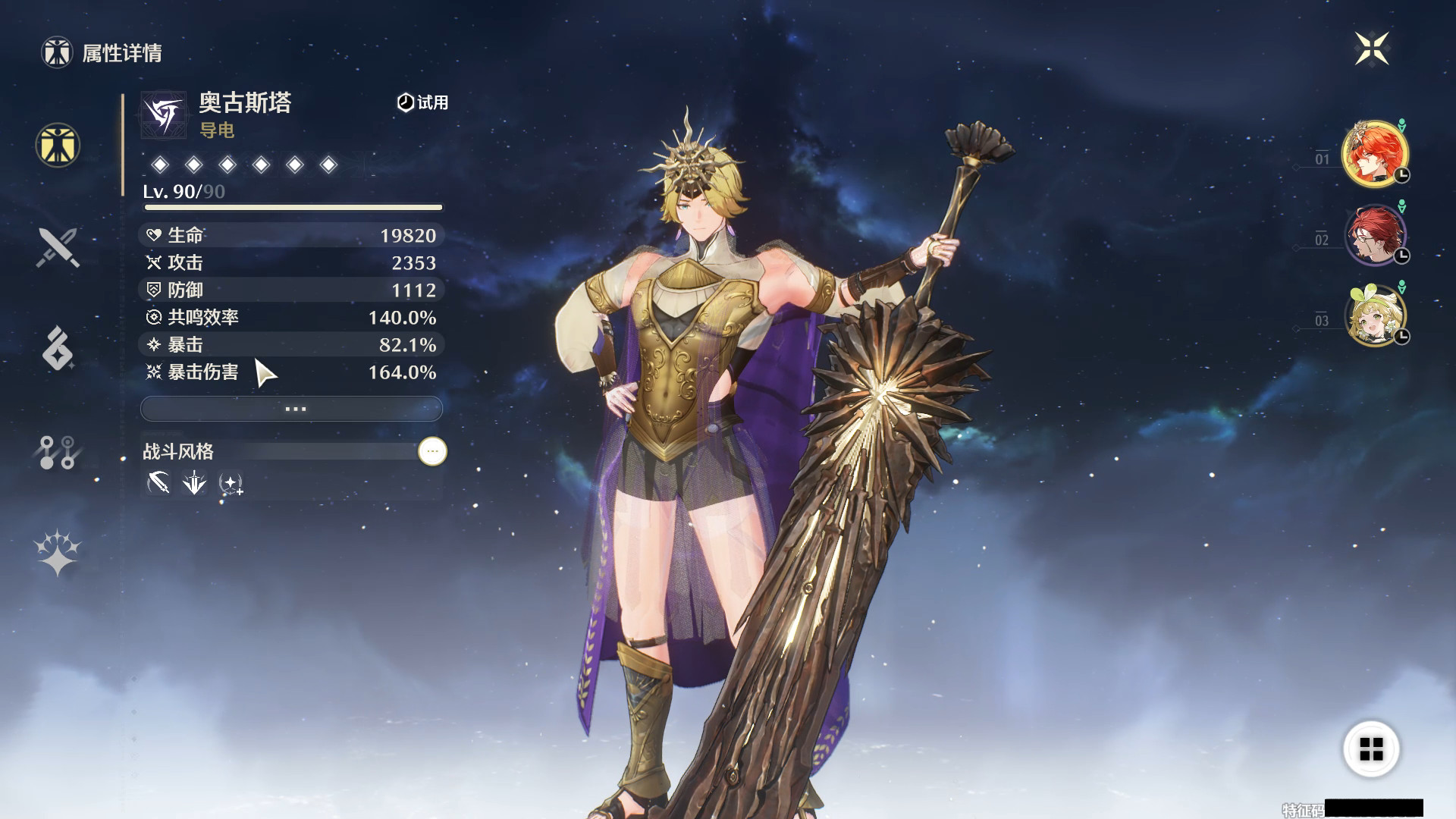Open the 战斗风格 options circle button
The image size is (1456, 819).
431,453
